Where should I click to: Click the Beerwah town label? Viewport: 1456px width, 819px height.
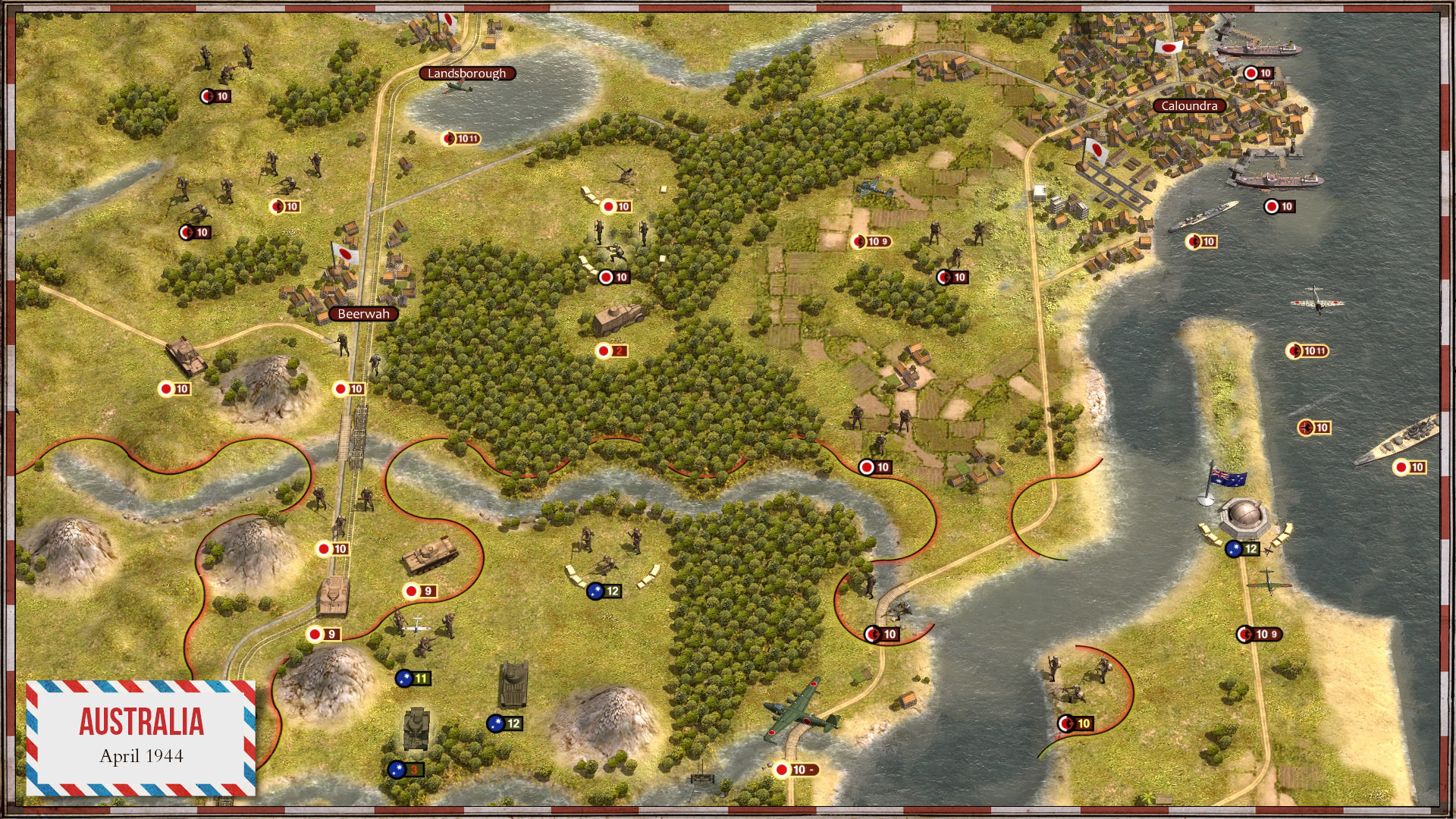click(363, 314)
